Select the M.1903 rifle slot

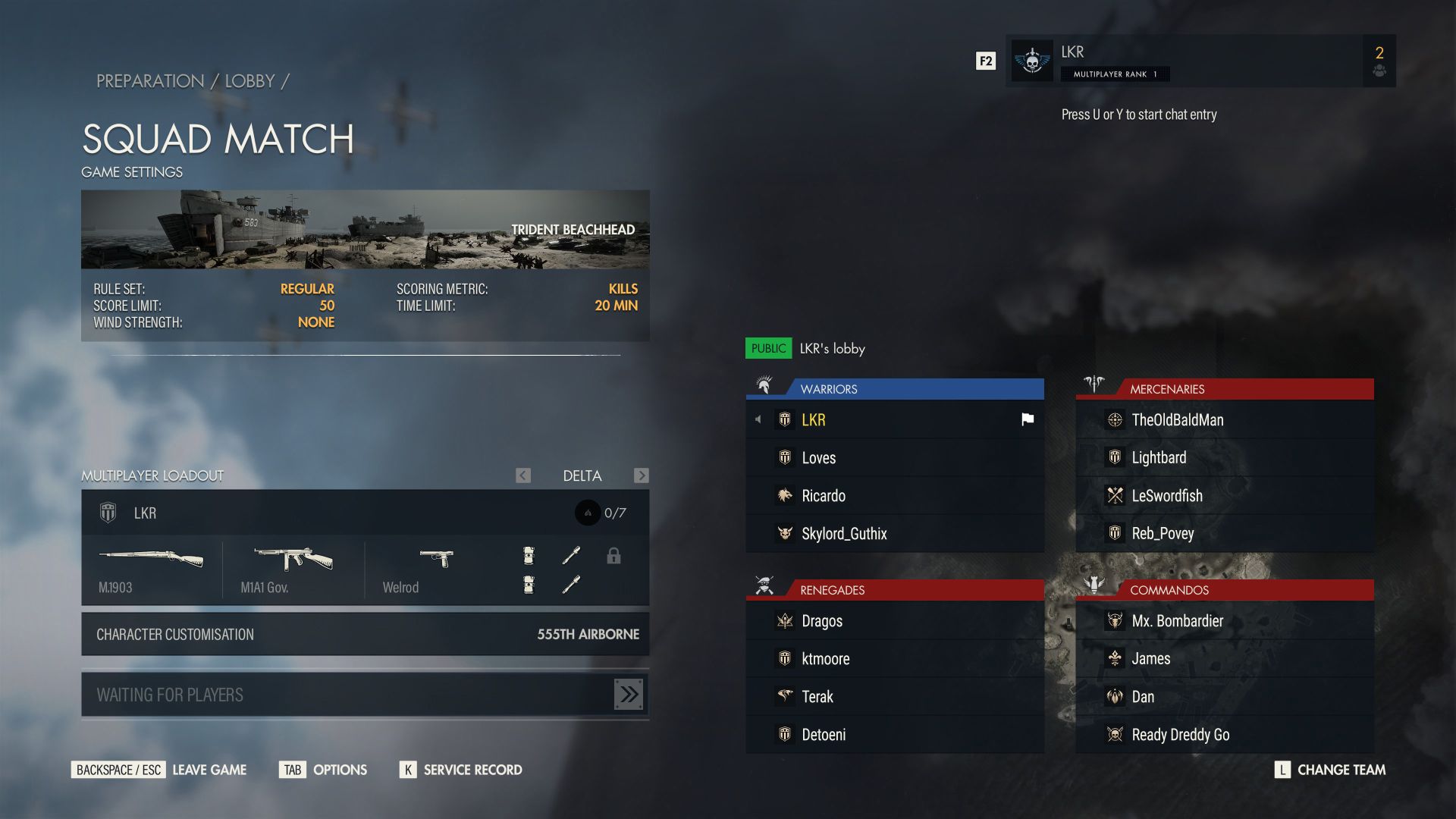[151, 570]
